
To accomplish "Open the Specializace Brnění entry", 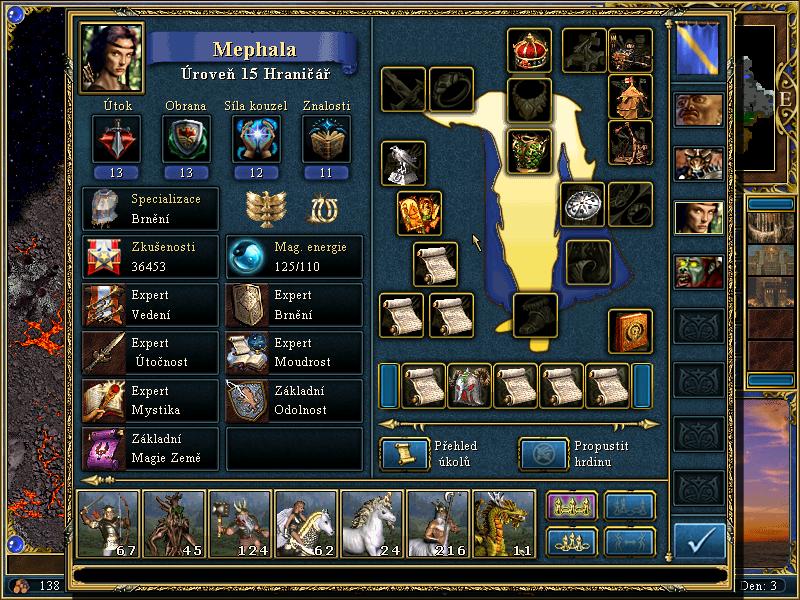I will [150, 208].
